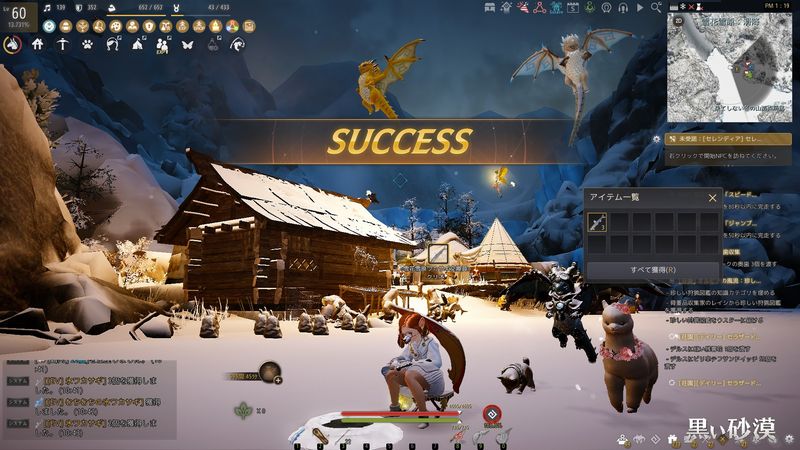Click the pickaxe icon
Screen dimensions: 800x450
click(63, 44)
